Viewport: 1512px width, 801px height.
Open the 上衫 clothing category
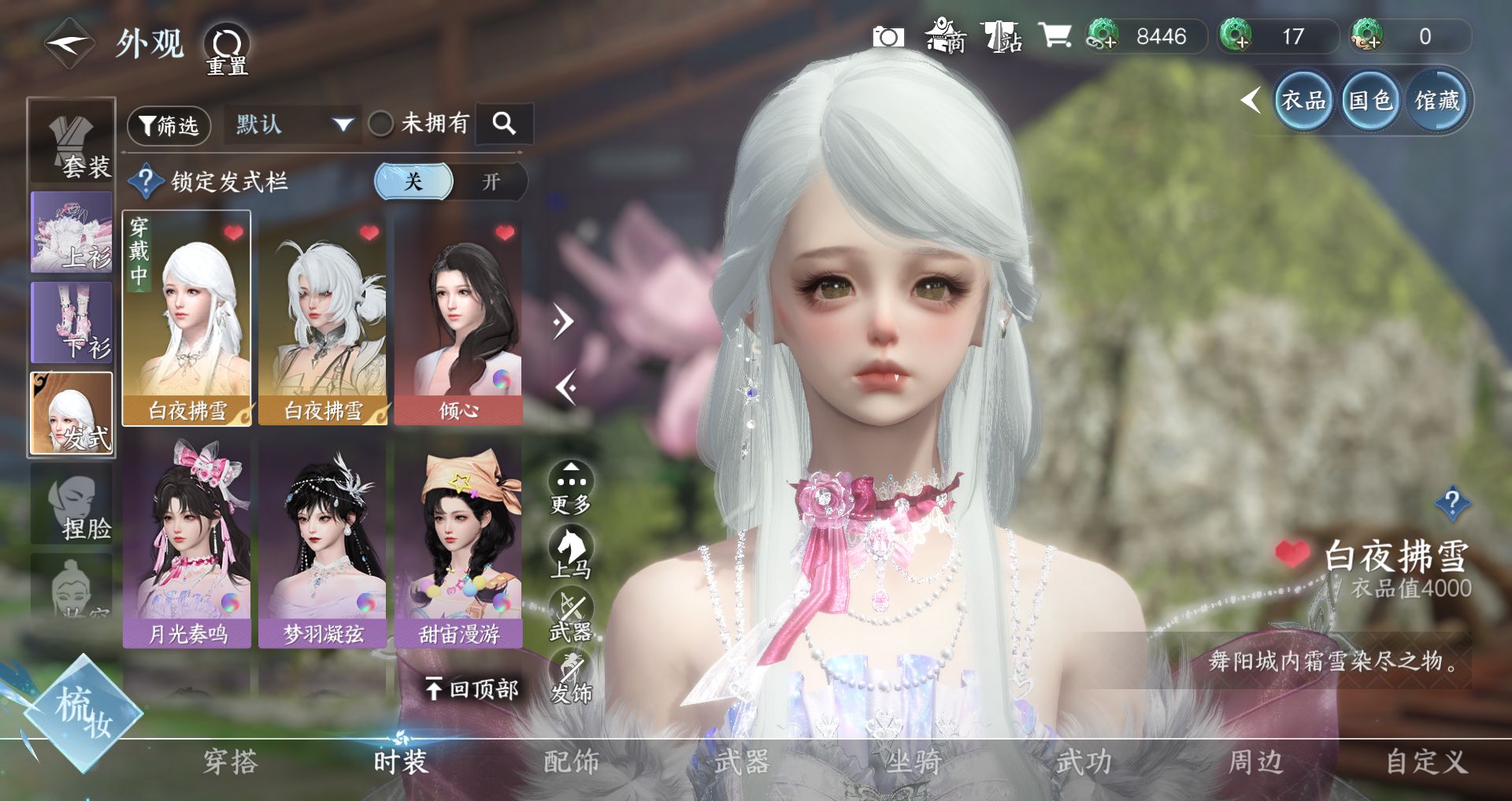[72, 233]
